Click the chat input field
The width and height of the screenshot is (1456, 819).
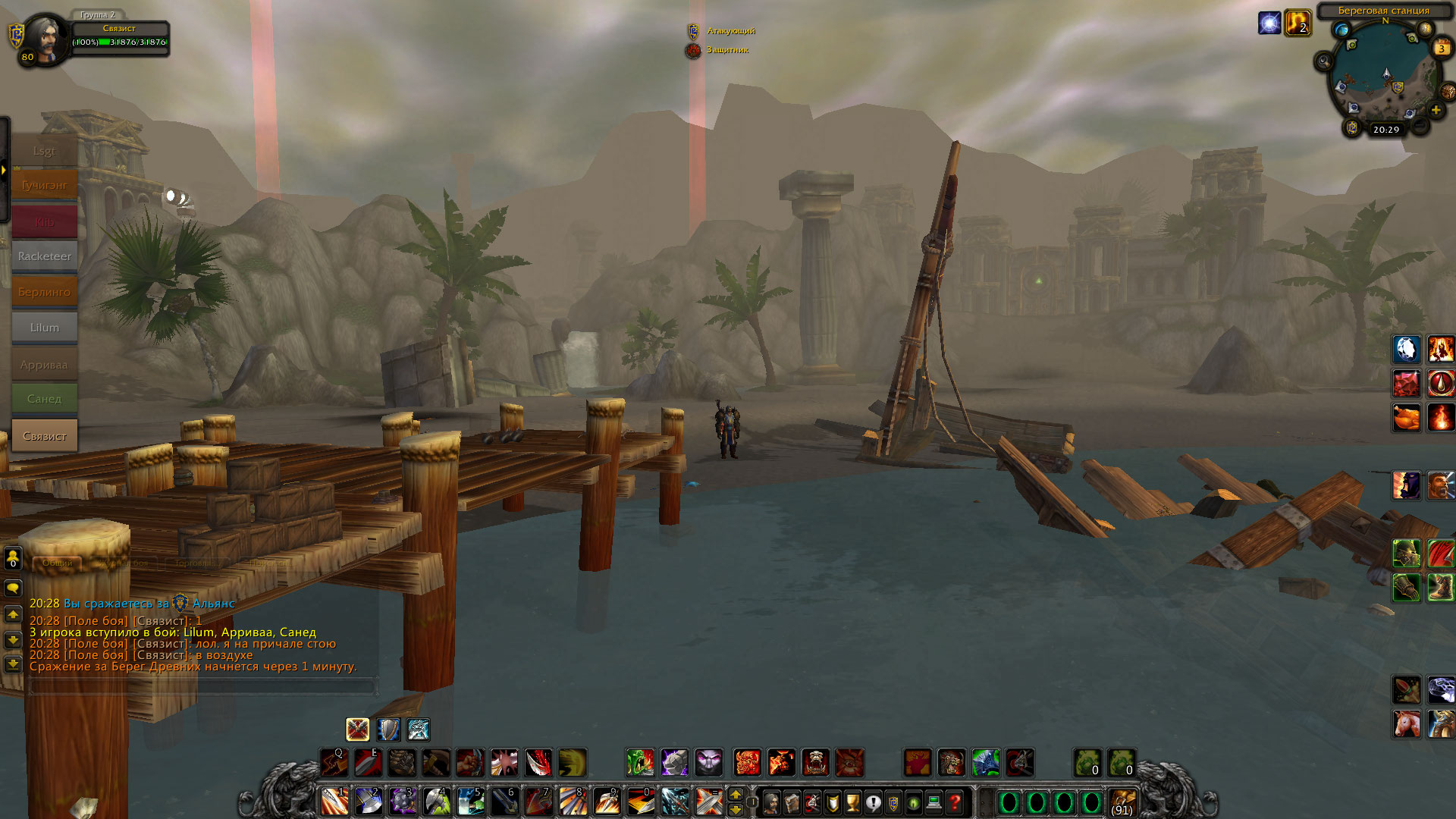202,687
